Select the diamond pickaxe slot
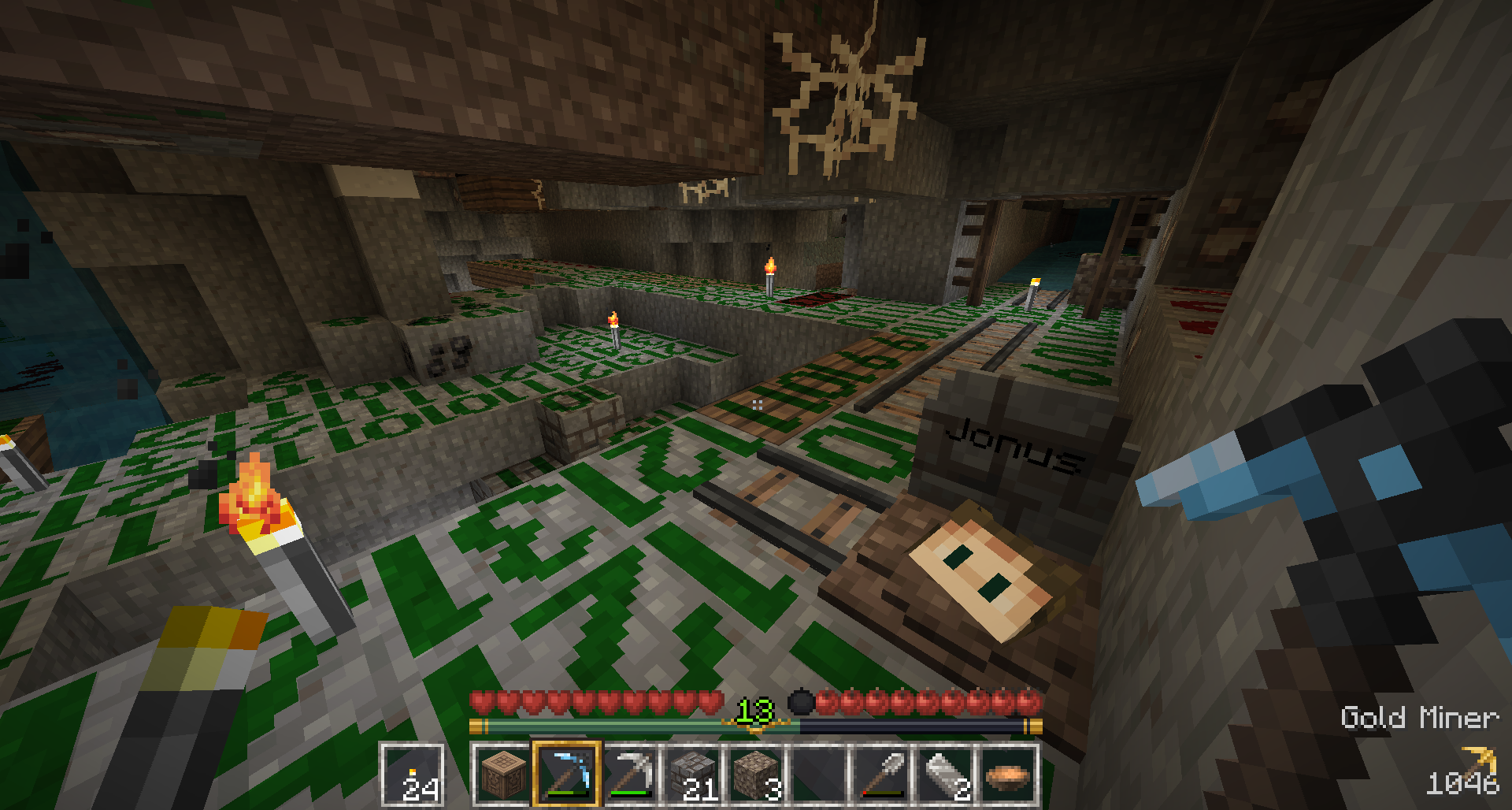This screenshot has height=810, width=1512. click(x=566, y=775)
